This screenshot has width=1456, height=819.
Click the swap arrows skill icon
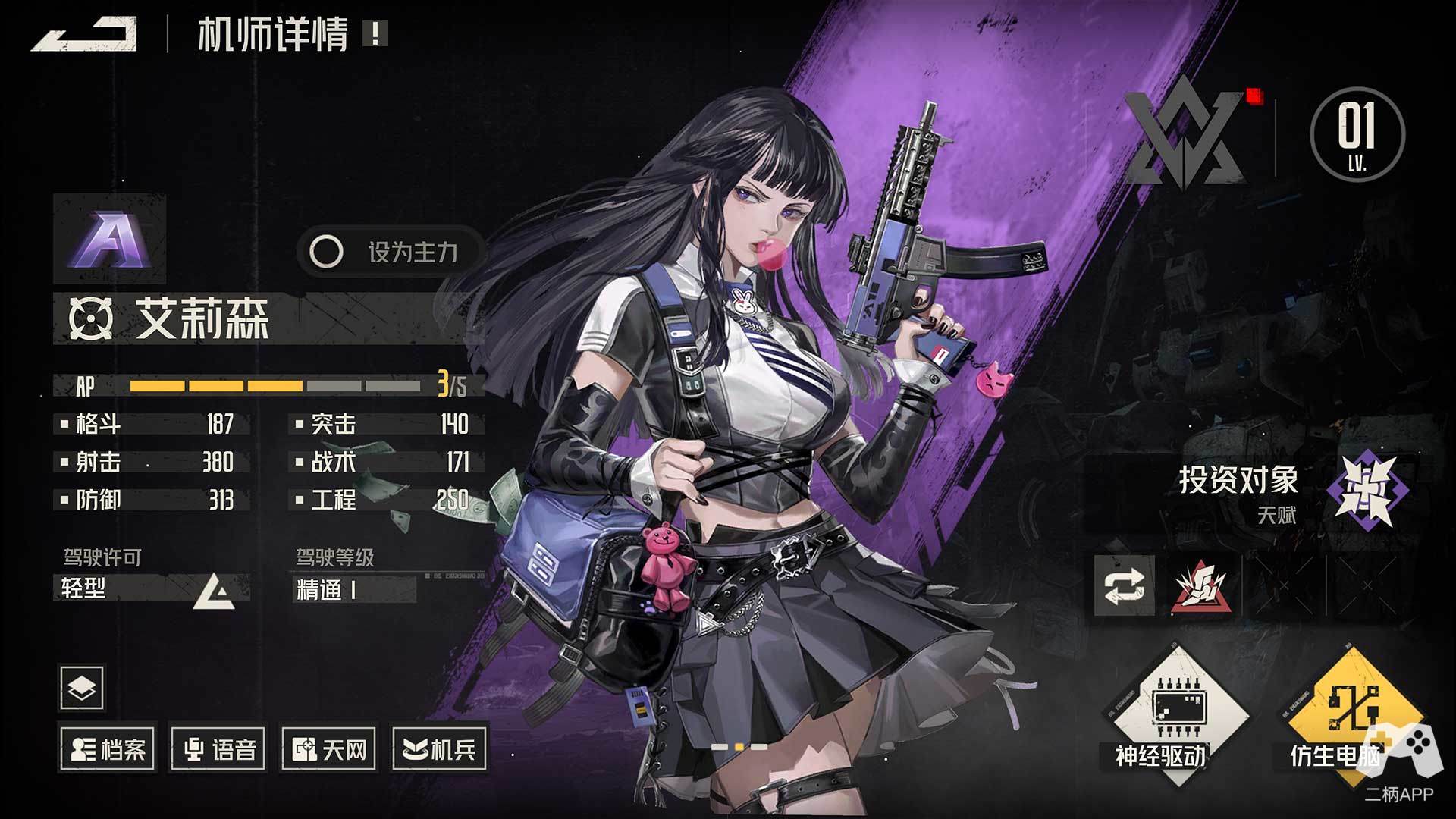pos(1125,586)
